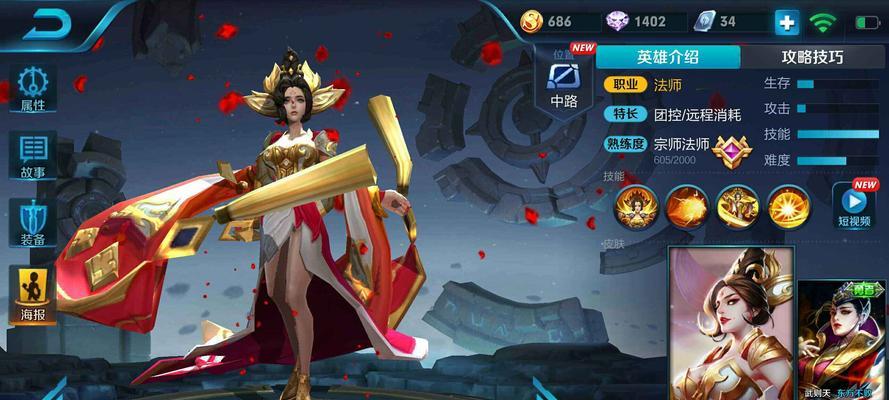
Task: Select the passive skill icon with seated empress
Action: click(636, 206)
